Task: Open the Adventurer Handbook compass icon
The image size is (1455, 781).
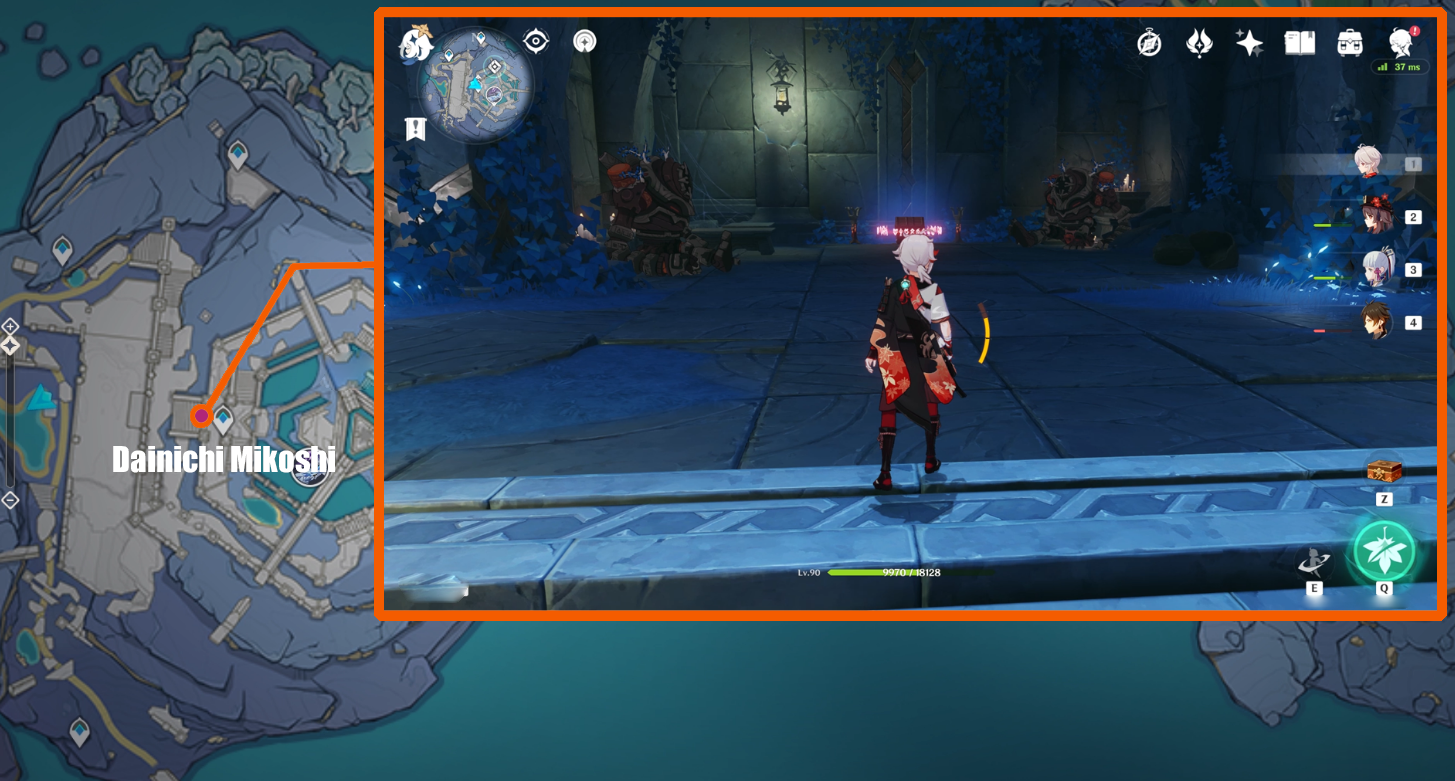Action: (1148, 43)
